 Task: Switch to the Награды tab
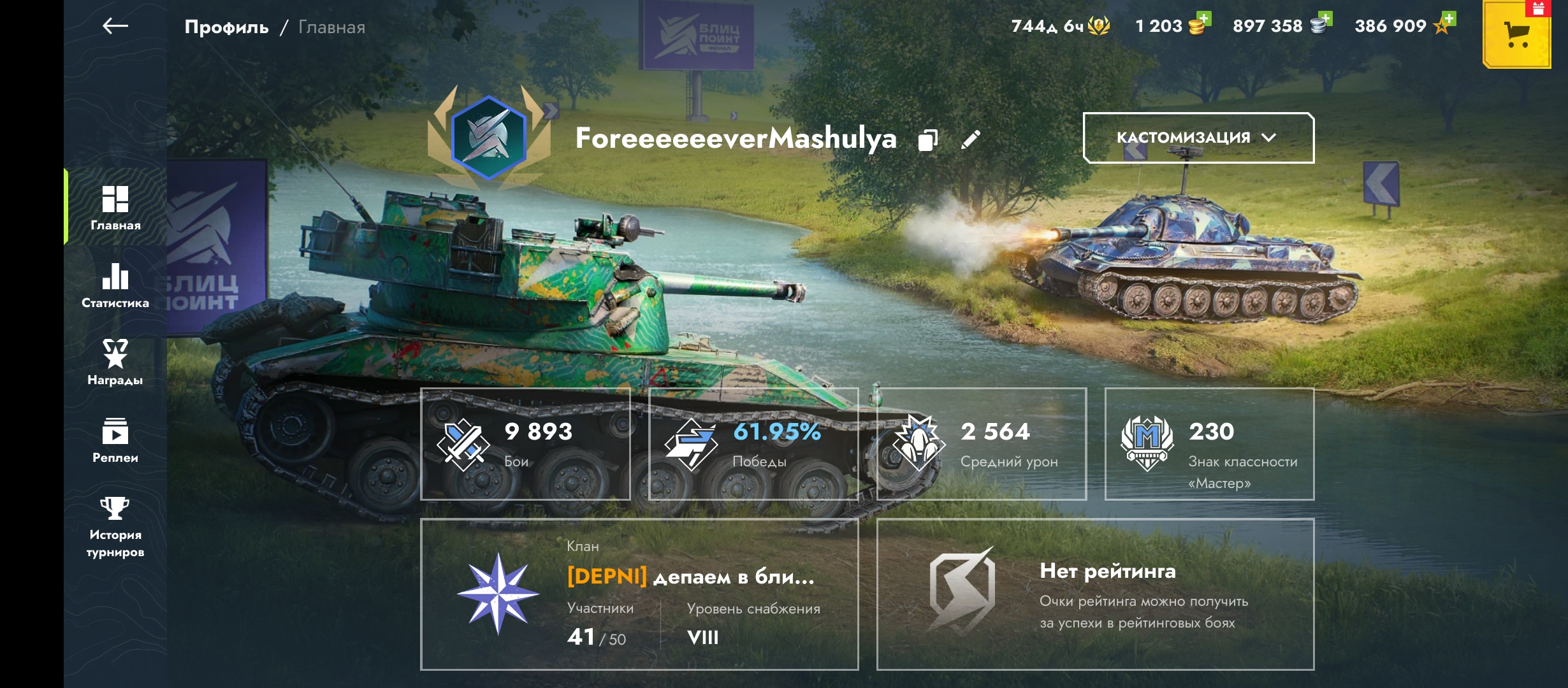click(115, 363)
